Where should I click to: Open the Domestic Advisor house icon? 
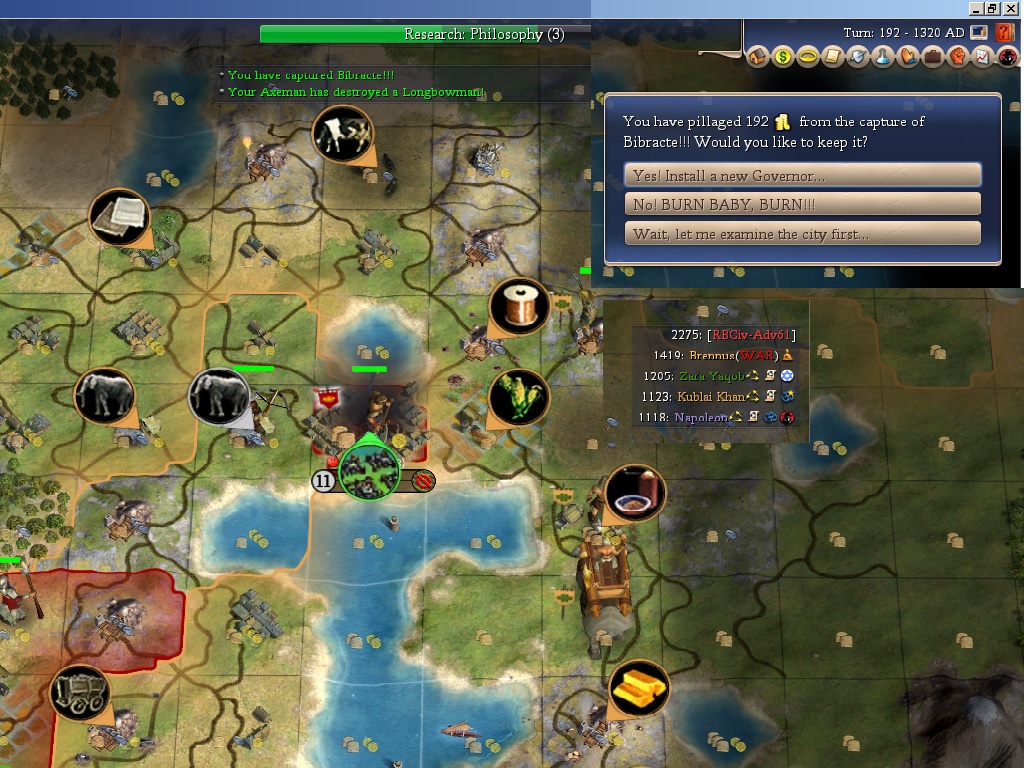tap(758, 58)
